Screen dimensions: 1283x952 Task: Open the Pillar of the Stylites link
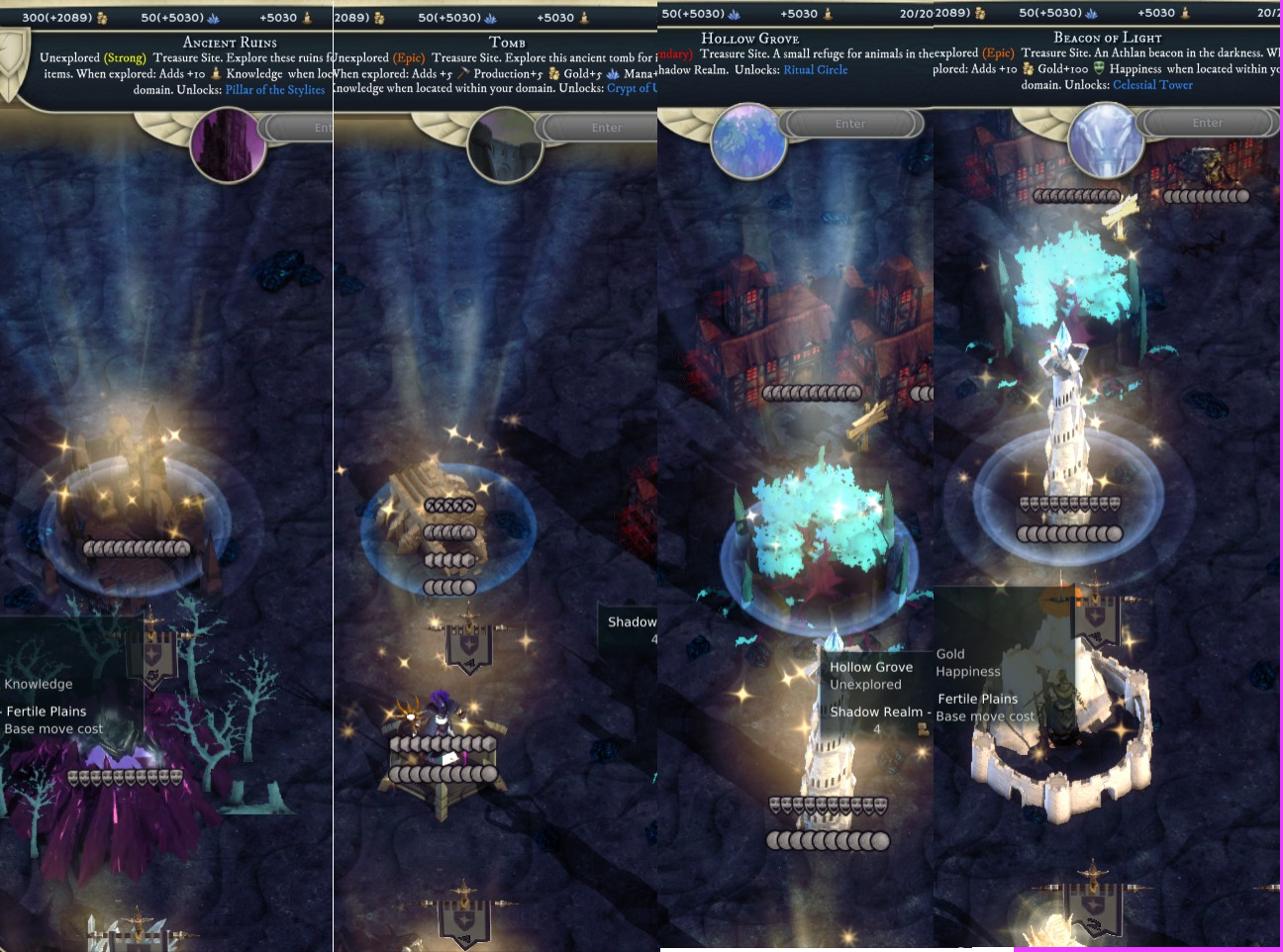pyautogui.click(x=276, y=89)
